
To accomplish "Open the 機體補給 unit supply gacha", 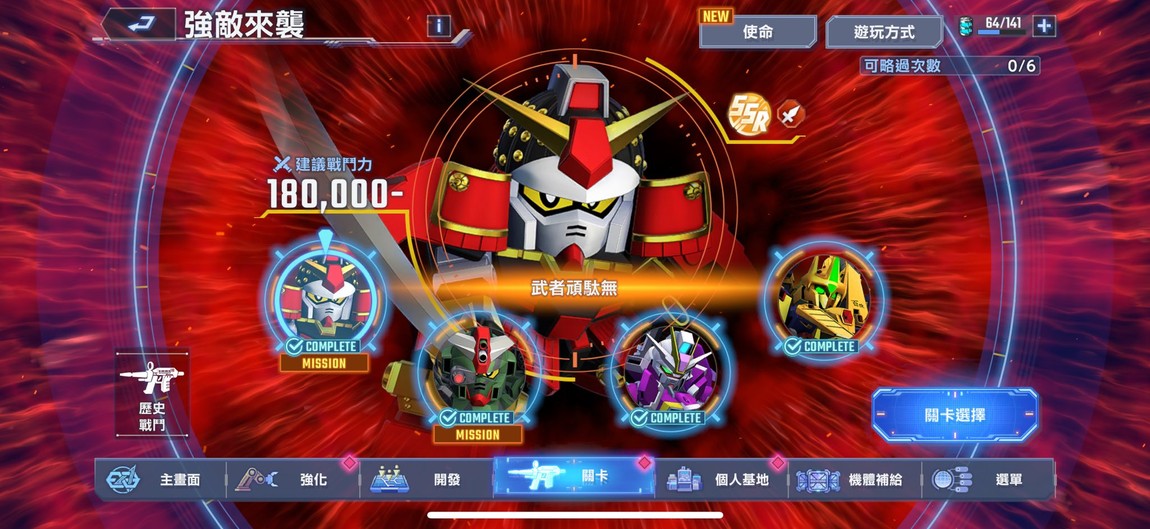I will click(855, 480).
